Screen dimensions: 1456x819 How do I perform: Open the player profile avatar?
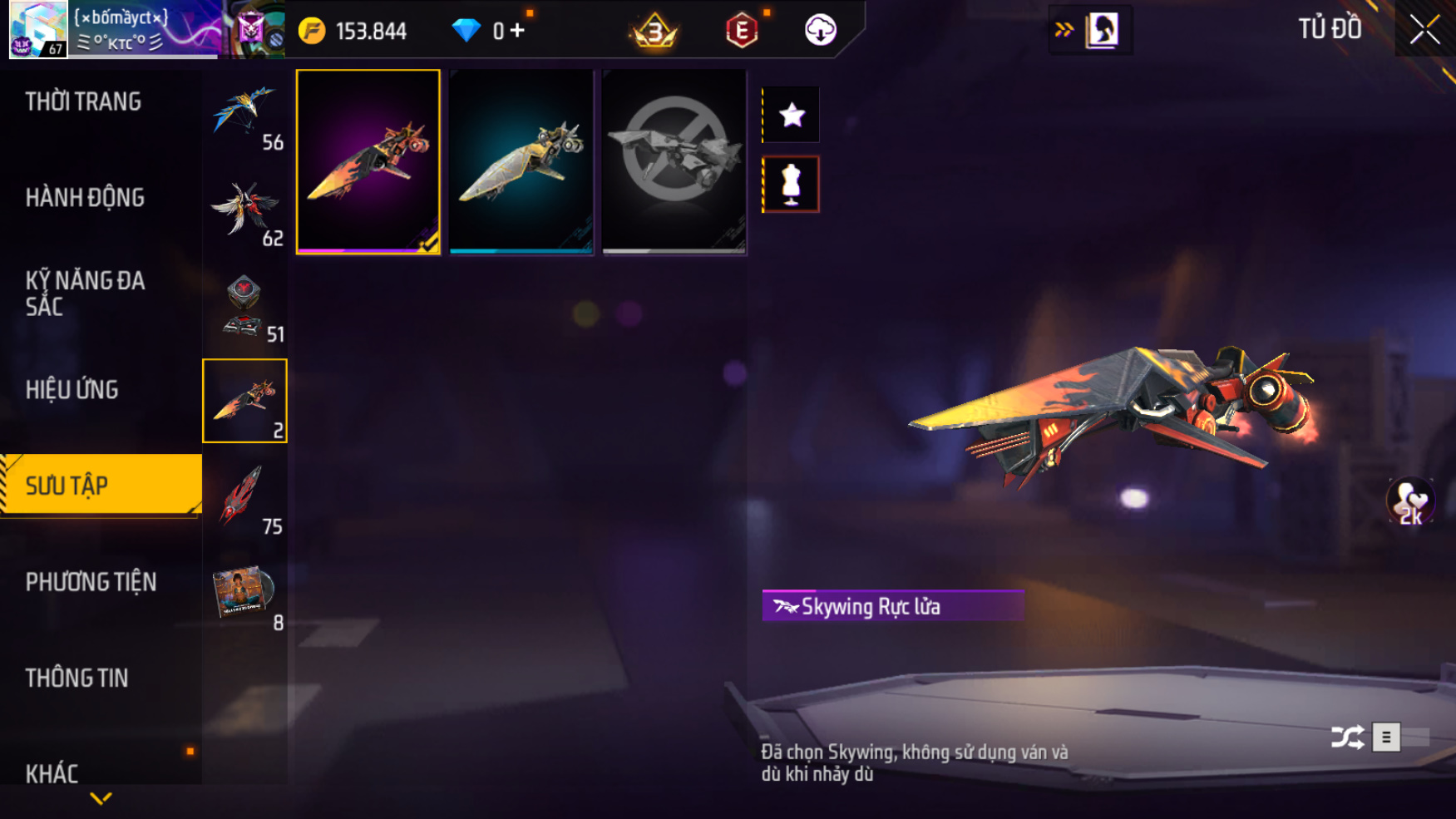click(38, 29)
